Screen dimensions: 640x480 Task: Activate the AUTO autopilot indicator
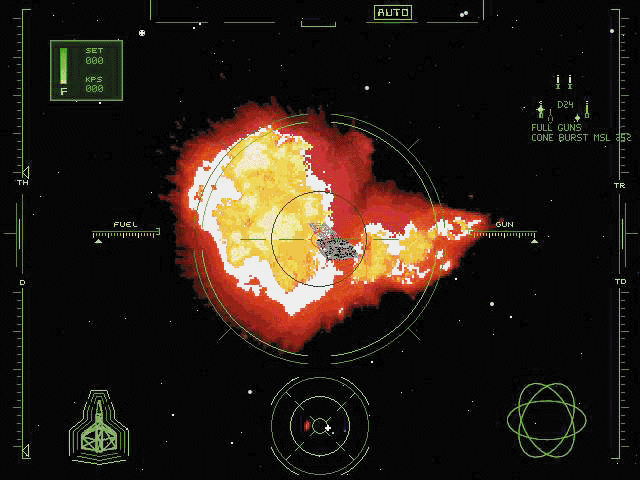tap(393, 13)
